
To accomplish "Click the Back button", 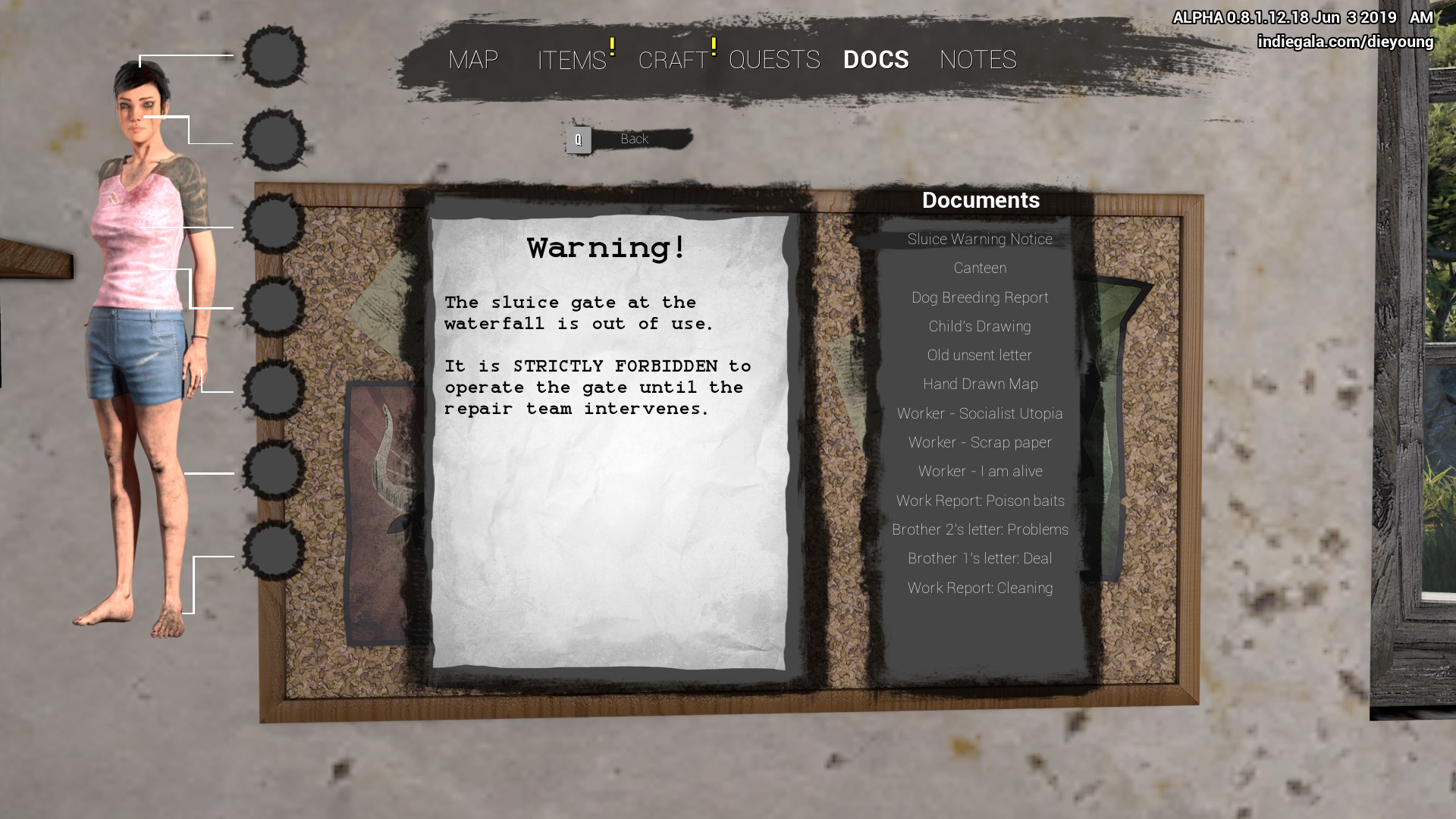I will (x=633, y=139).
